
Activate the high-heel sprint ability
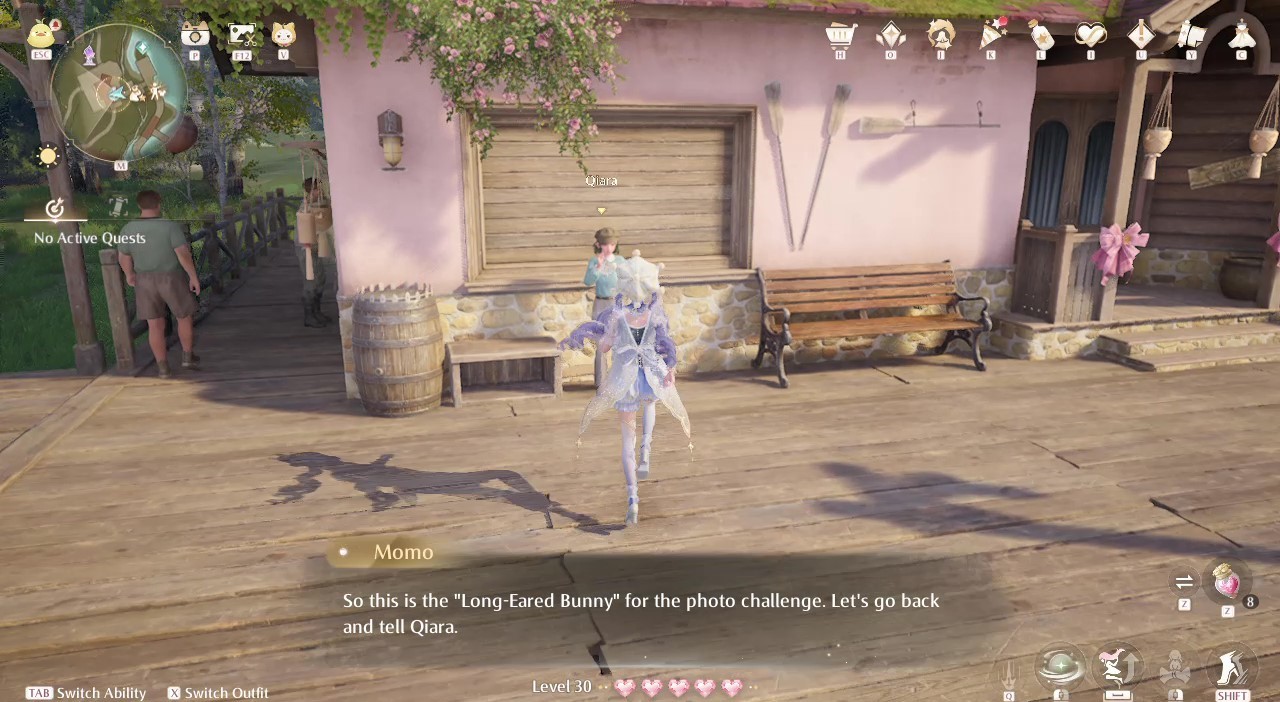click(x=1232, y=666)
